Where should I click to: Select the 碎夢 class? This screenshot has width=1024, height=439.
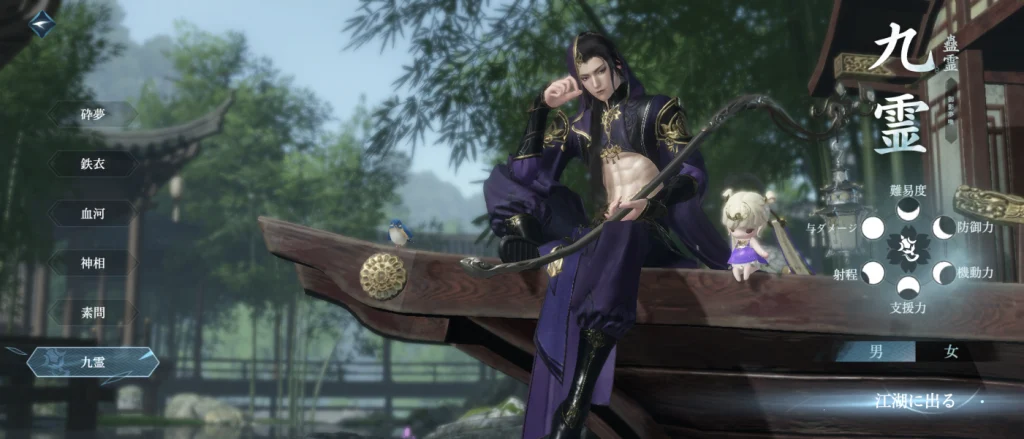(93, 115)
